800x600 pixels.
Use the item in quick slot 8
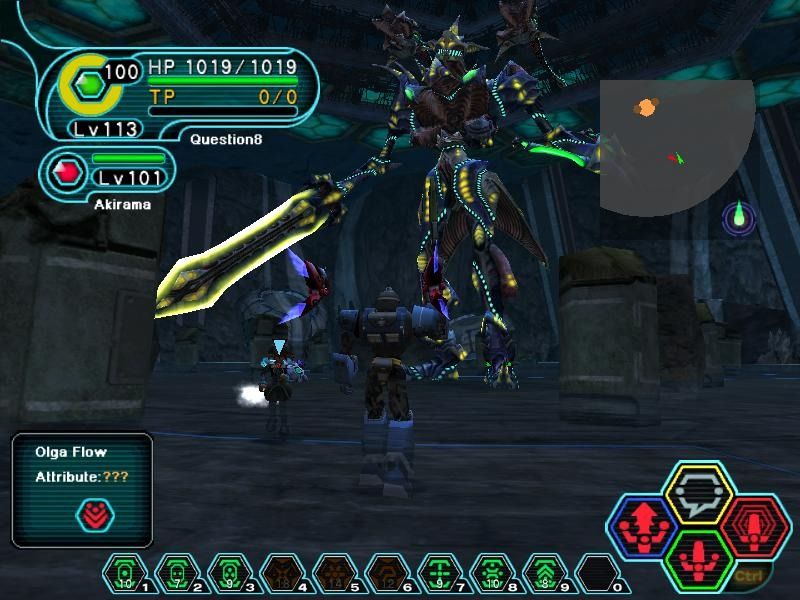pos(488,574)
